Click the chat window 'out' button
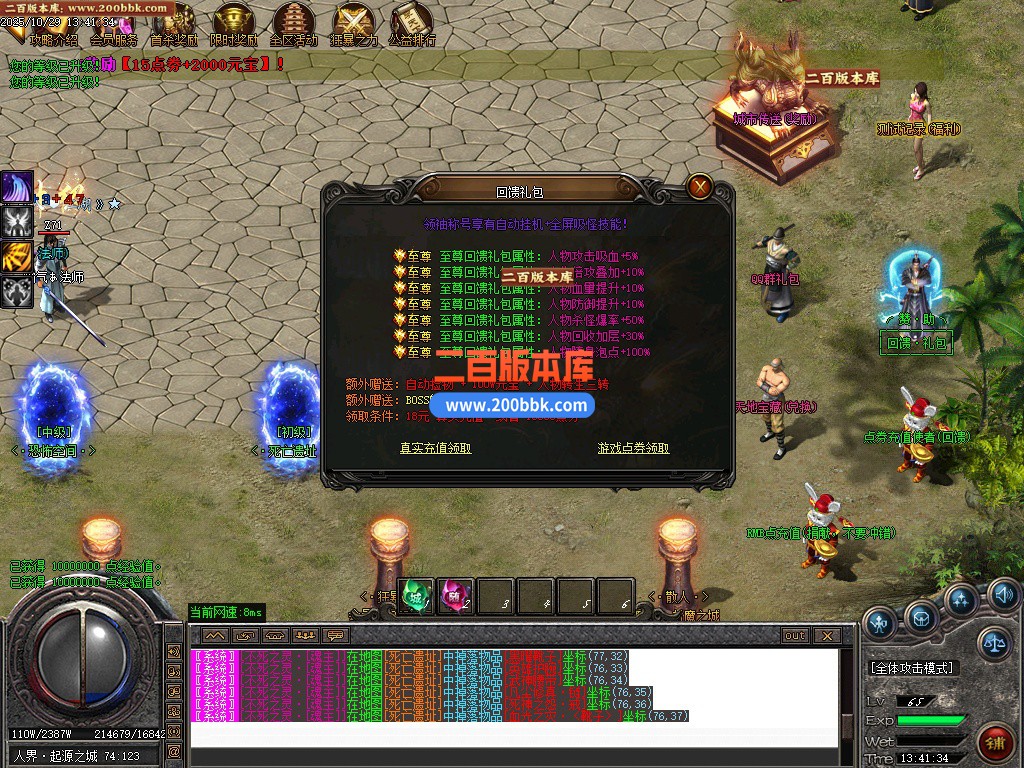 click(x=795, y=635)
